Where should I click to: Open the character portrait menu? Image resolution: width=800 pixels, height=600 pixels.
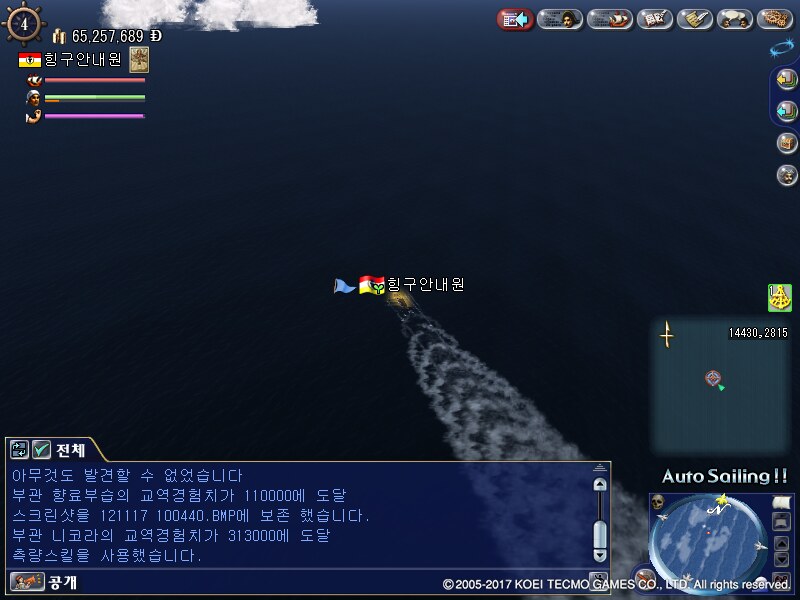(561, 19)
